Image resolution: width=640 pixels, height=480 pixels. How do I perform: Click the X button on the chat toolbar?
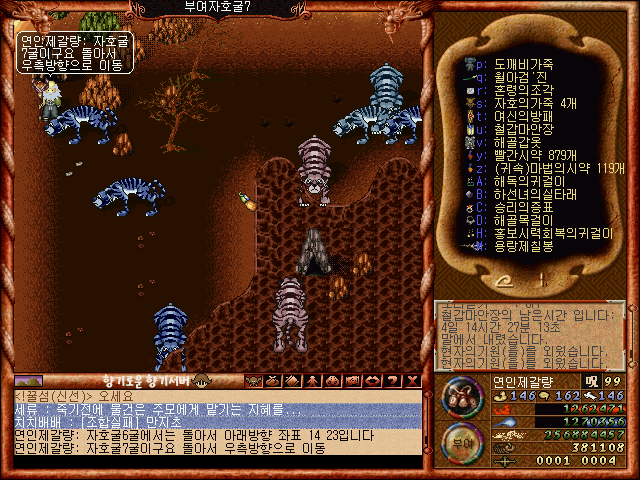(x=413, y=381)
